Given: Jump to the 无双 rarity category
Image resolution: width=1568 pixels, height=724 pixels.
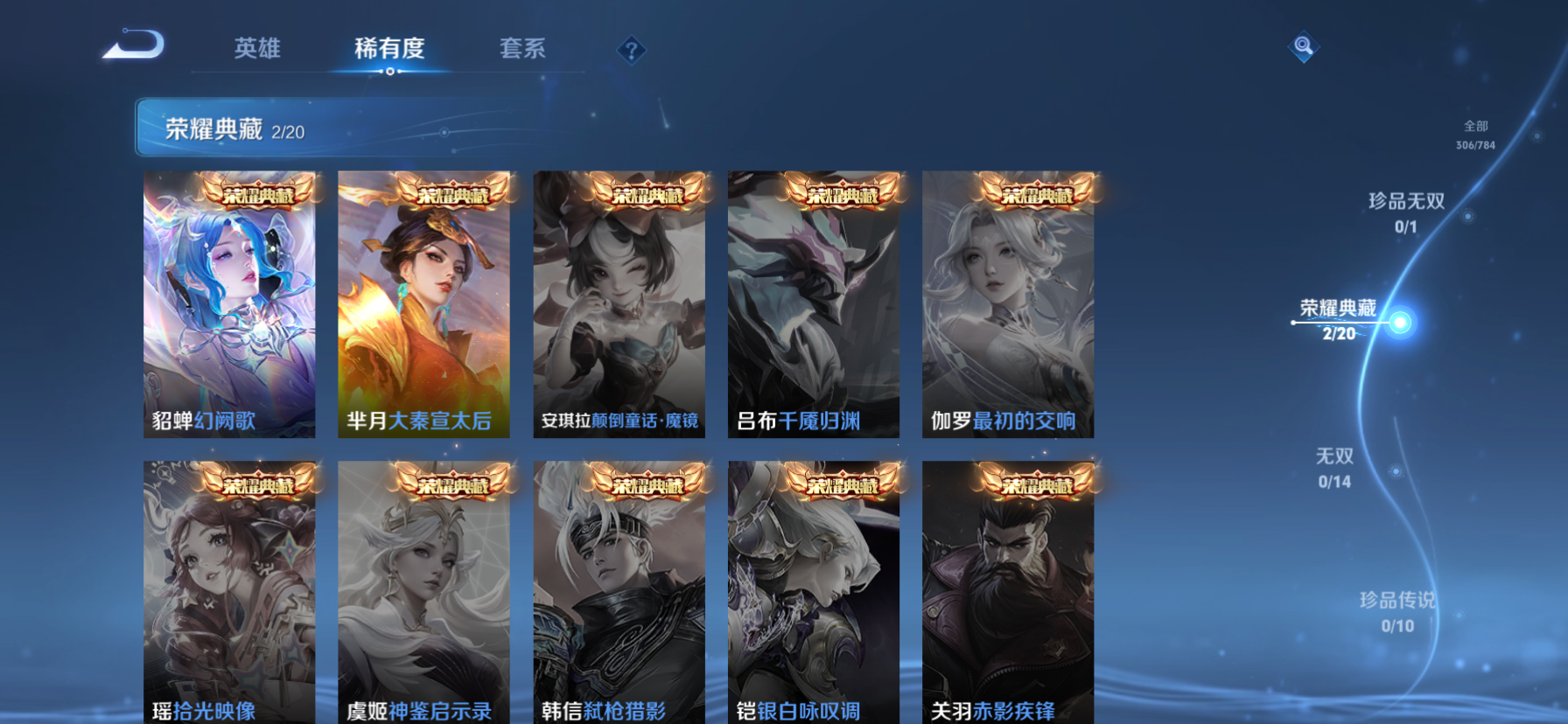Looking at the screenshot, I should click(1334, 468).
